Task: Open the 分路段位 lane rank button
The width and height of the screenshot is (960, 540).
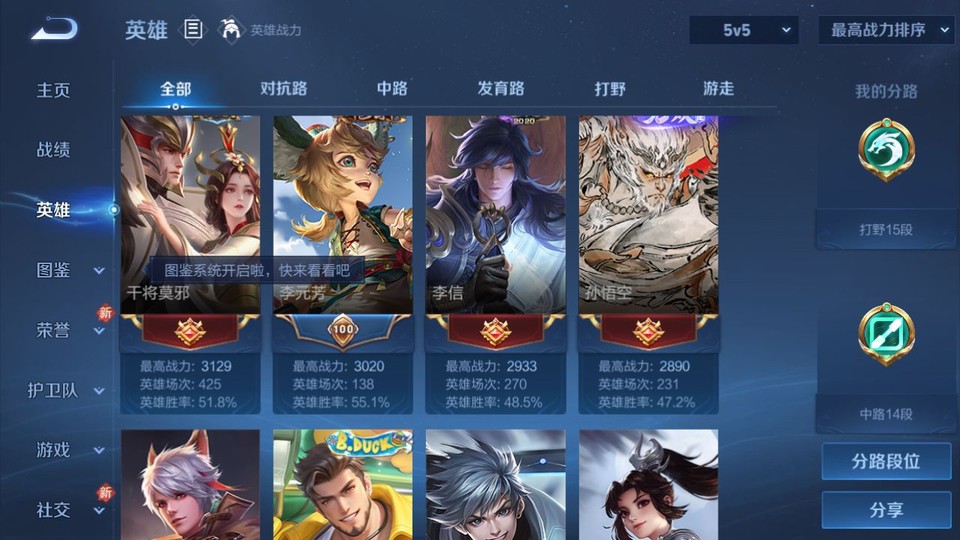Action: [x=886, y=462]
